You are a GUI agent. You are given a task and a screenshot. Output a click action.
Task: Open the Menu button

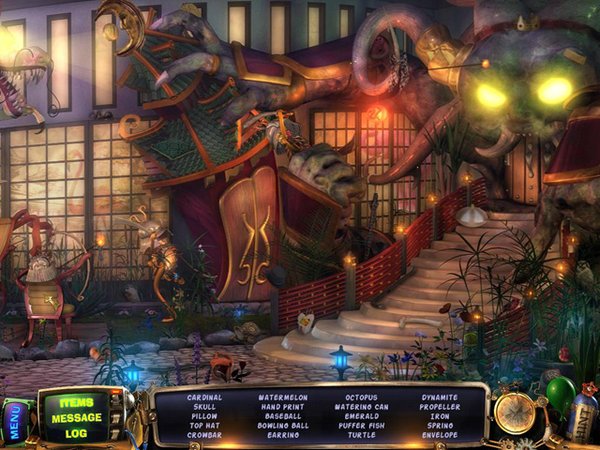click(16, 422)
